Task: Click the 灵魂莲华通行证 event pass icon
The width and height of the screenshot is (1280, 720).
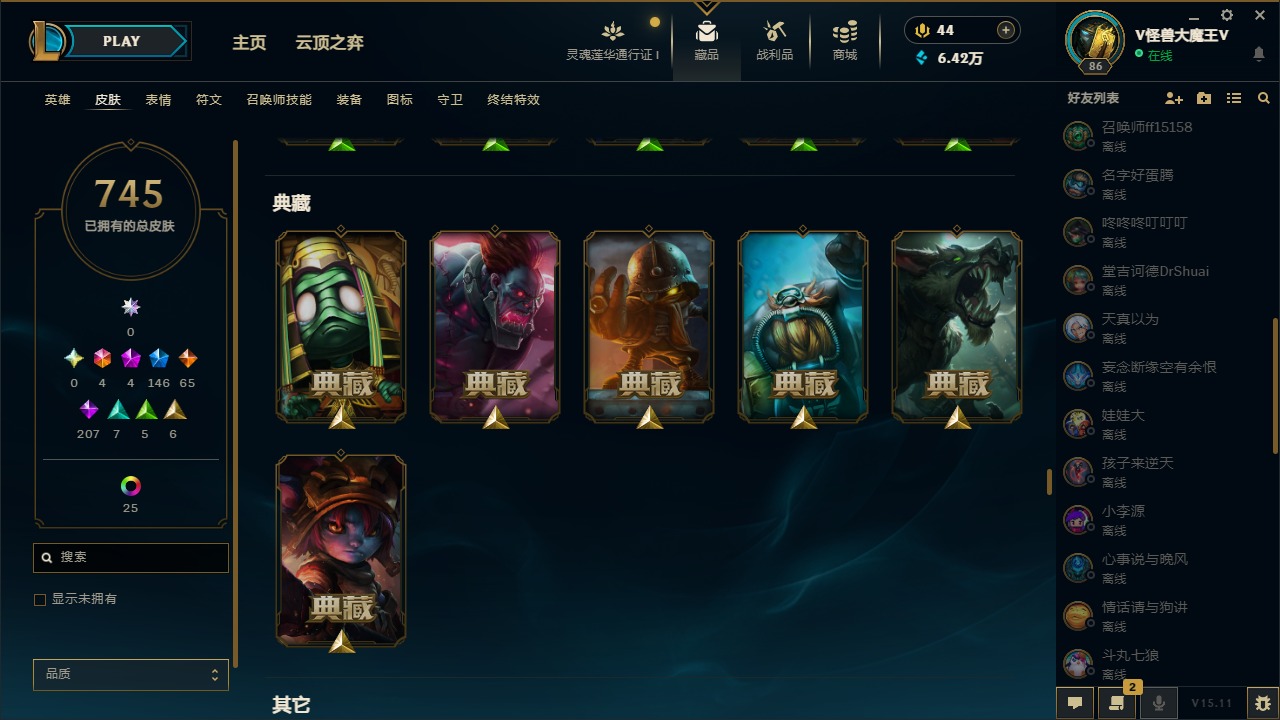Action: point(612,32)
